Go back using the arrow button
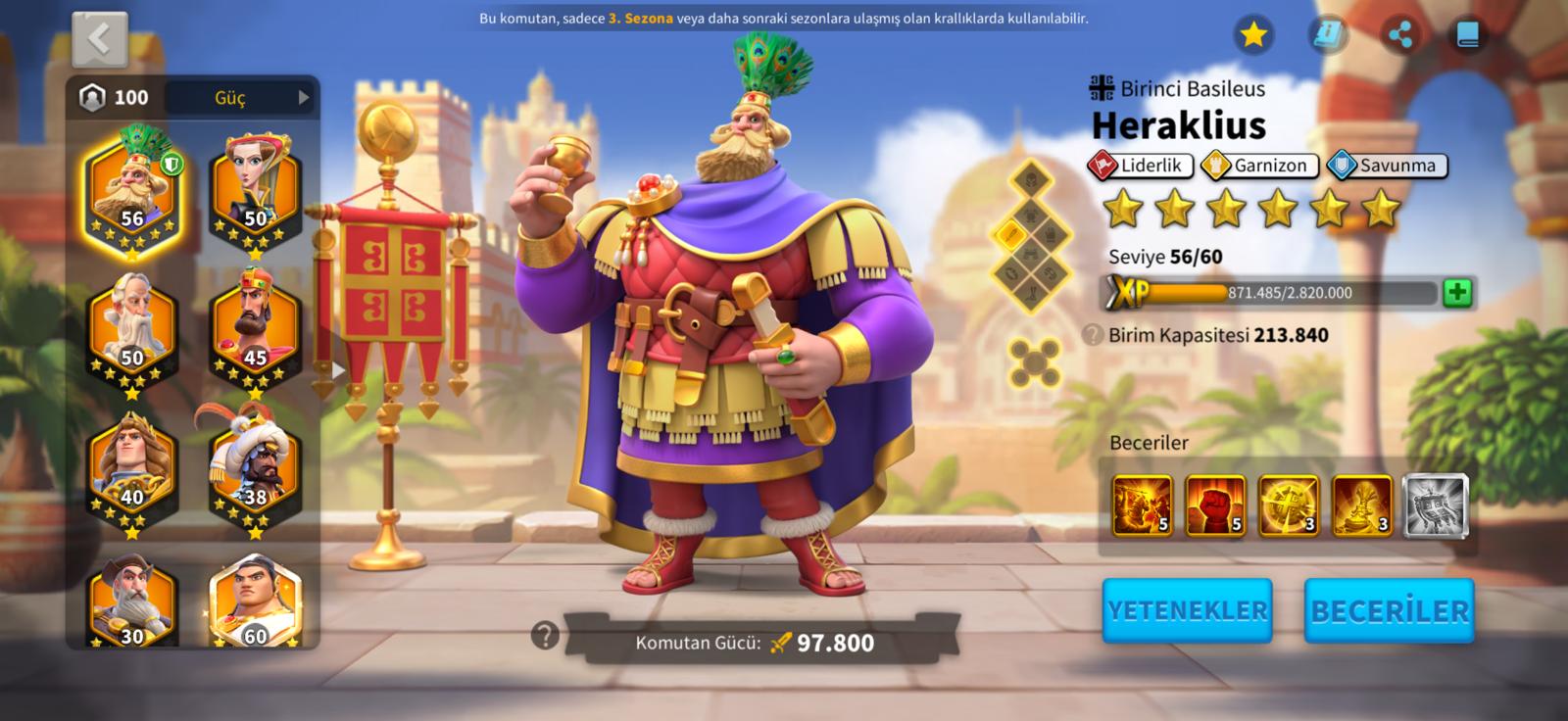The width and height of the screenshot is (1568, 721). pos(100,39)
